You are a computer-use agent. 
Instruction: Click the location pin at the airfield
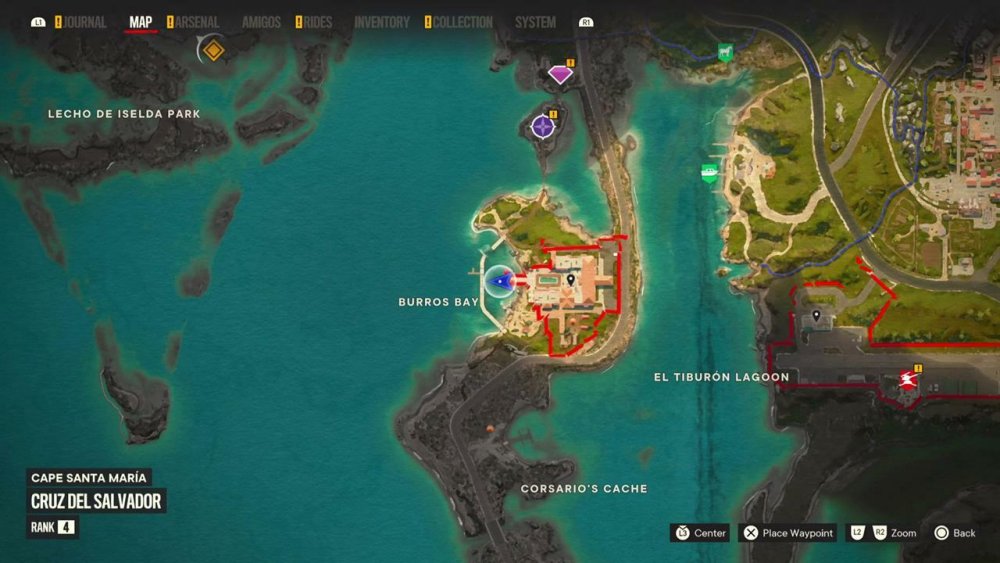816,316
